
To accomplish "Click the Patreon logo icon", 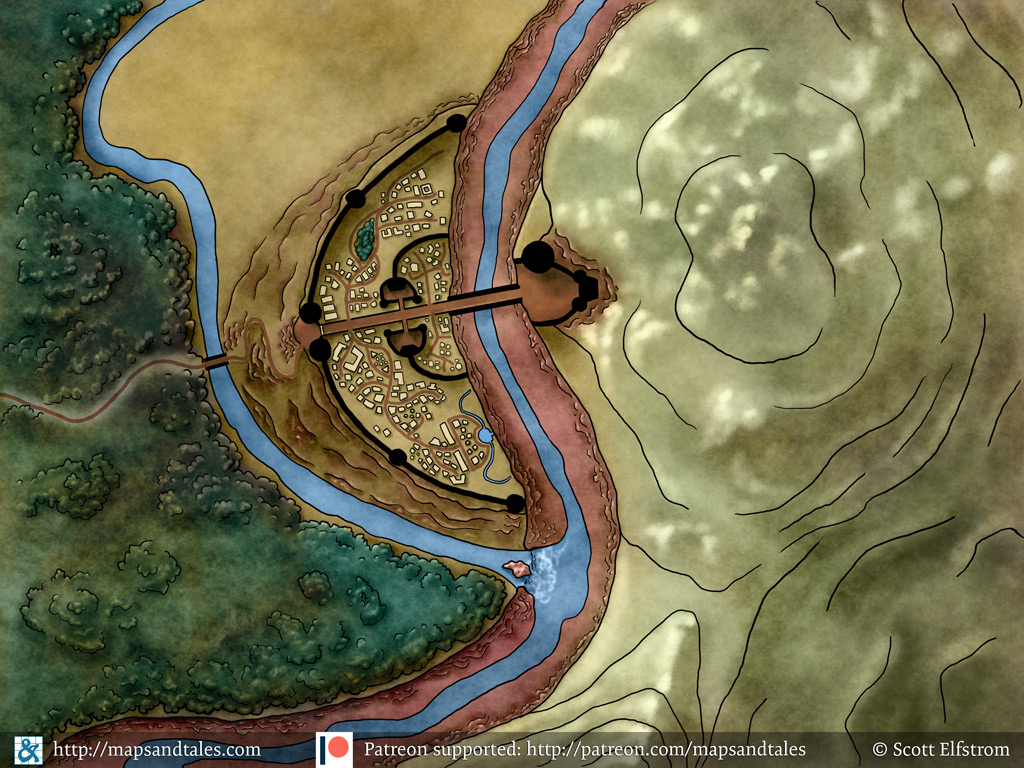I will tap(334, 749).
